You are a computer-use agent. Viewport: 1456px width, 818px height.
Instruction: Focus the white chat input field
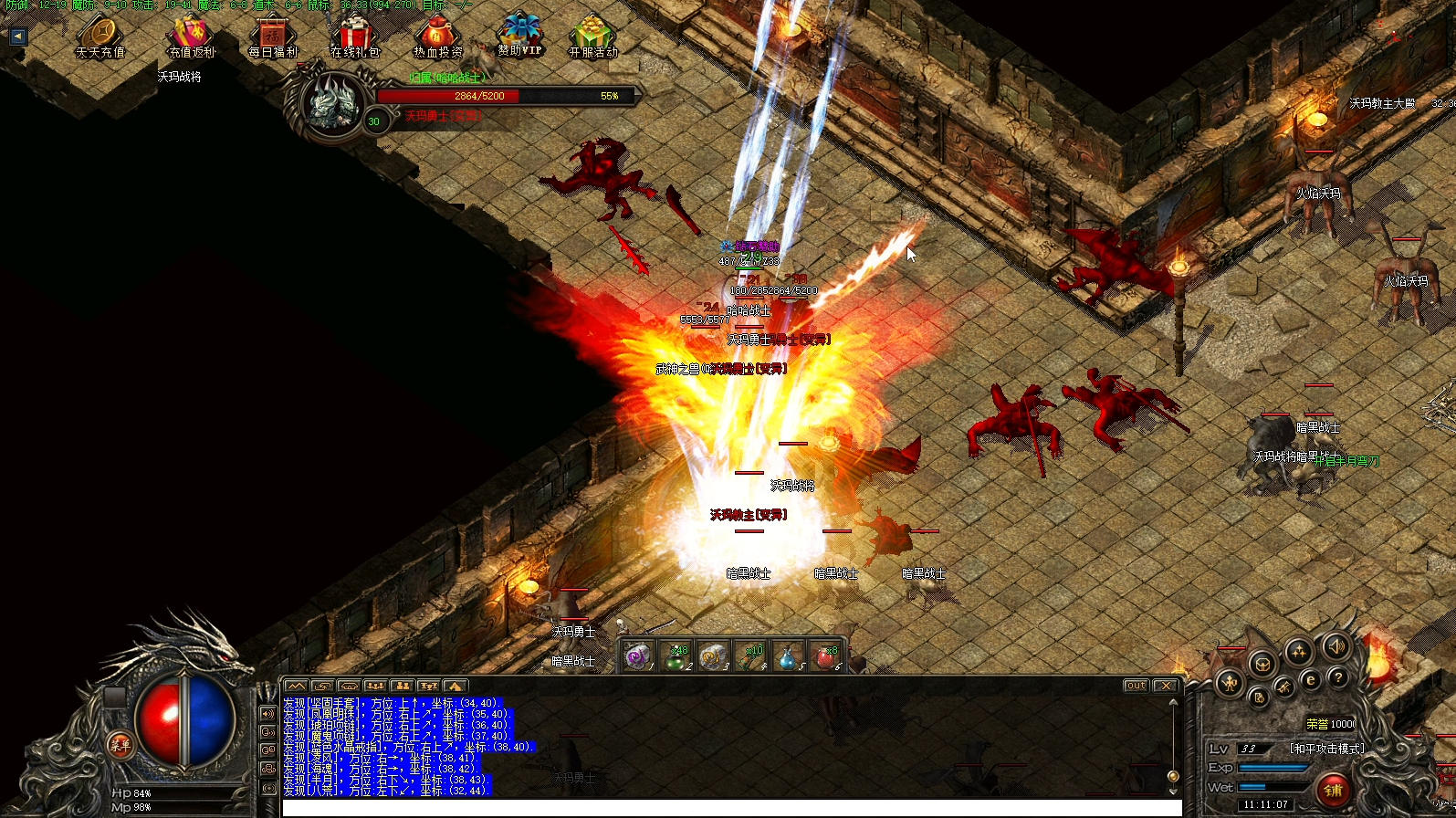pos(730,807)
